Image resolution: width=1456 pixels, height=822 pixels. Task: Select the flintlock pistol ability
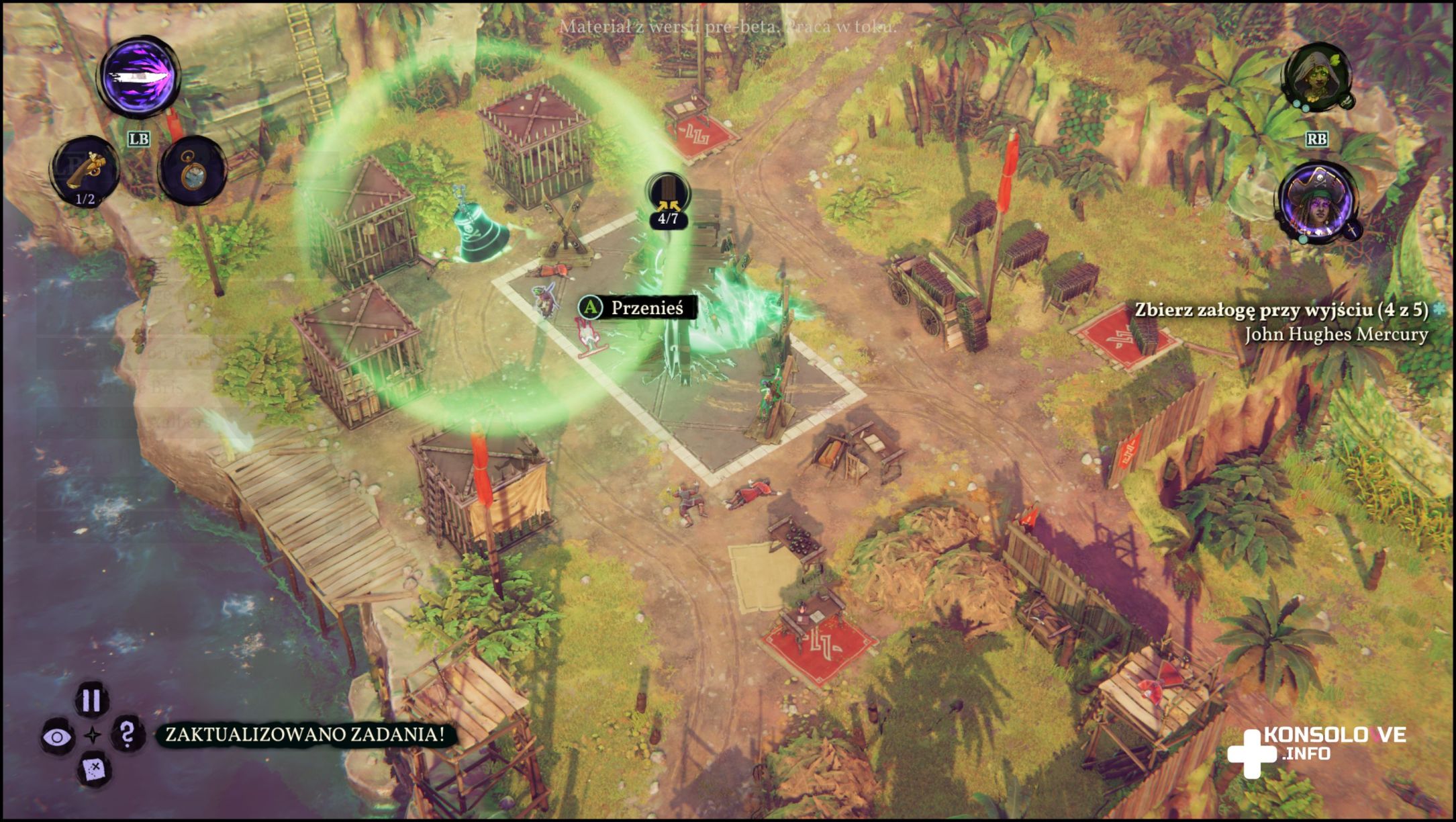(86, 170)
